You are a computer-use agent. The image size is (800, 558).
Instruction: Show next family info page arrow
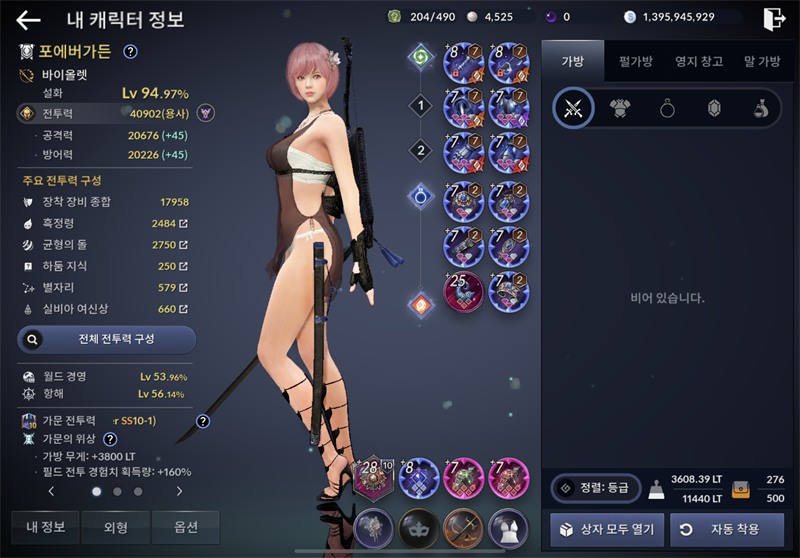(179, 492)
